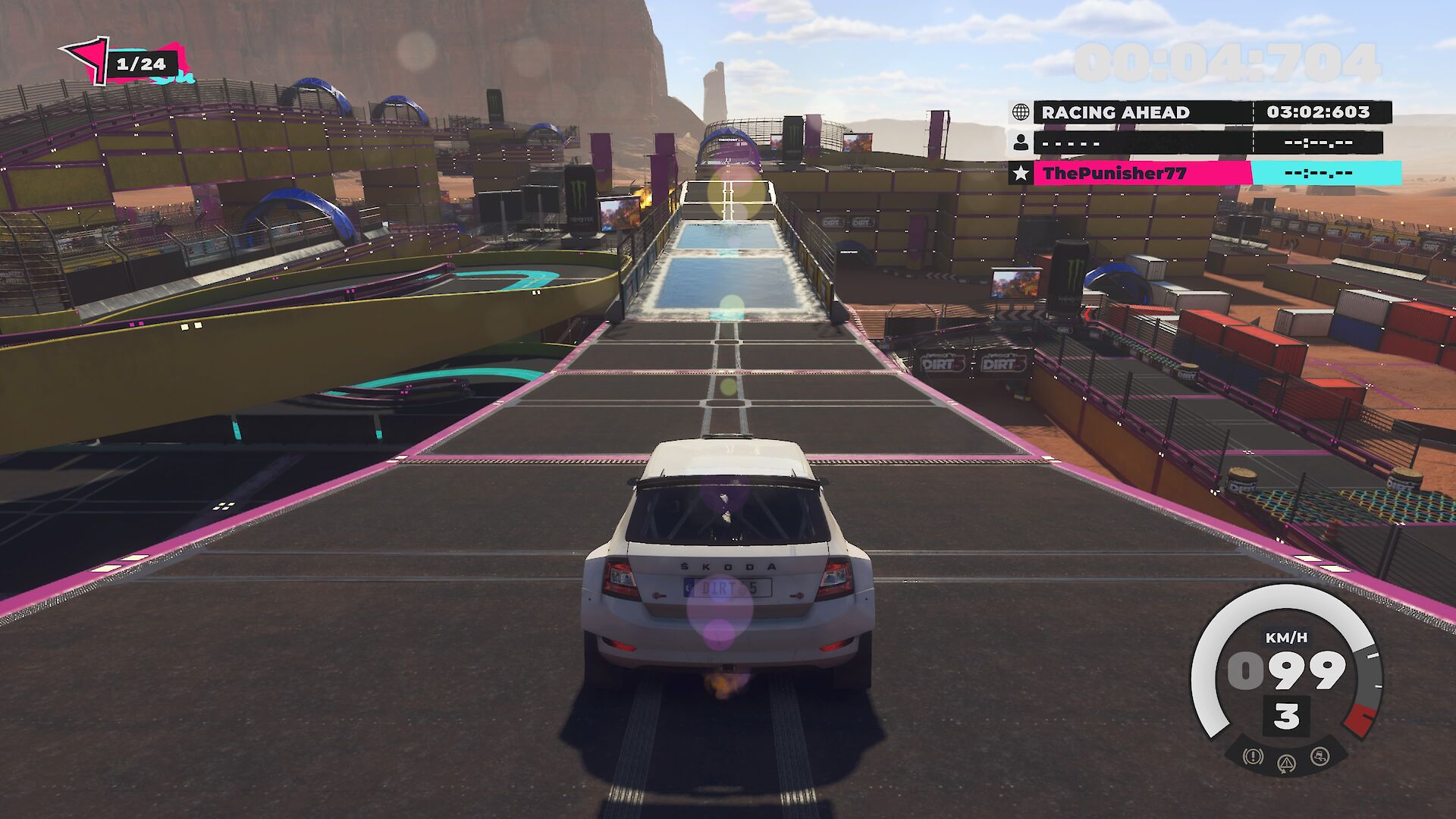Click the brake warning assist icon
This screenshot has height=819, width=1456.
tap(1253, 756)
